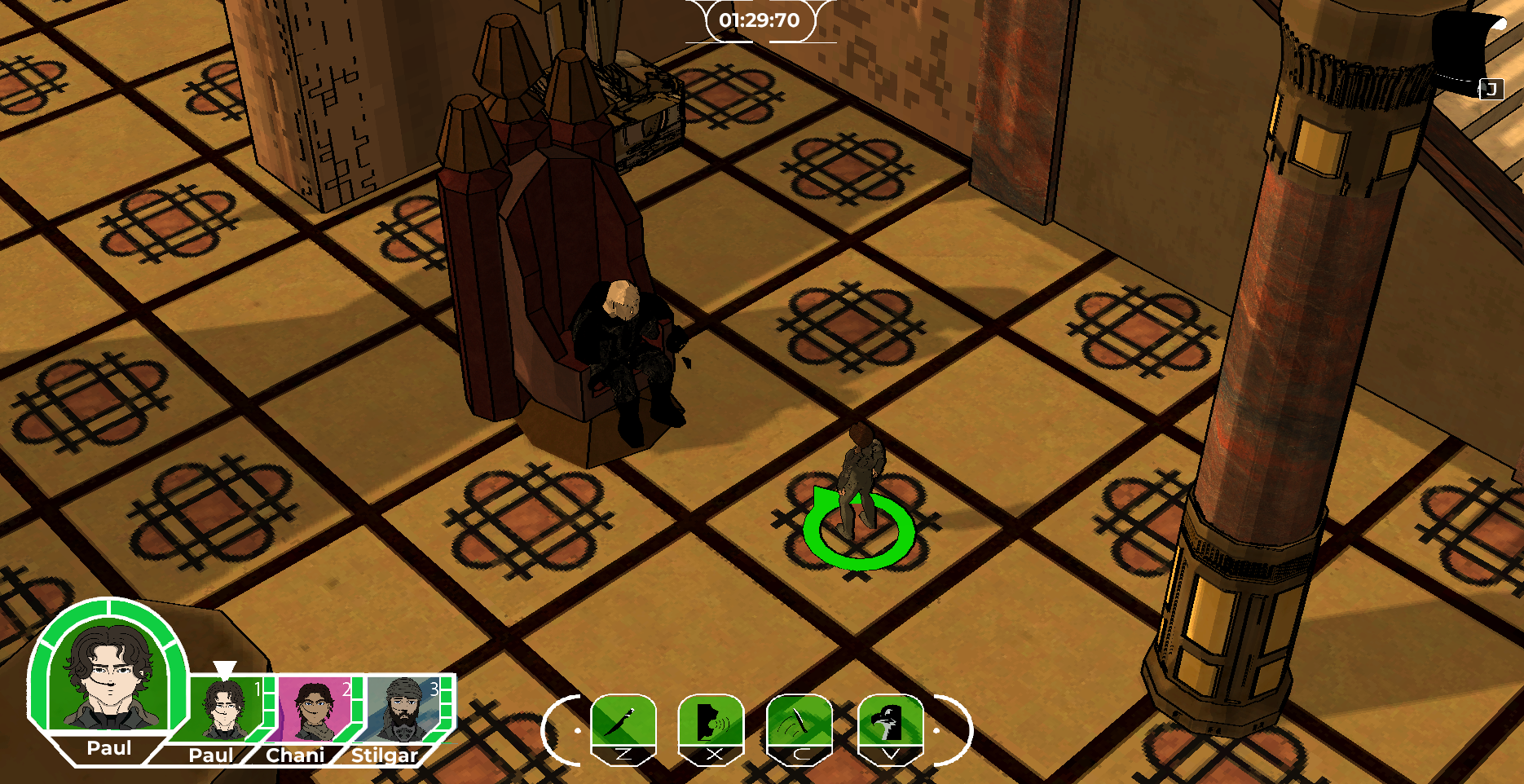Open the black scroll journal icon

pos(1469,51)
